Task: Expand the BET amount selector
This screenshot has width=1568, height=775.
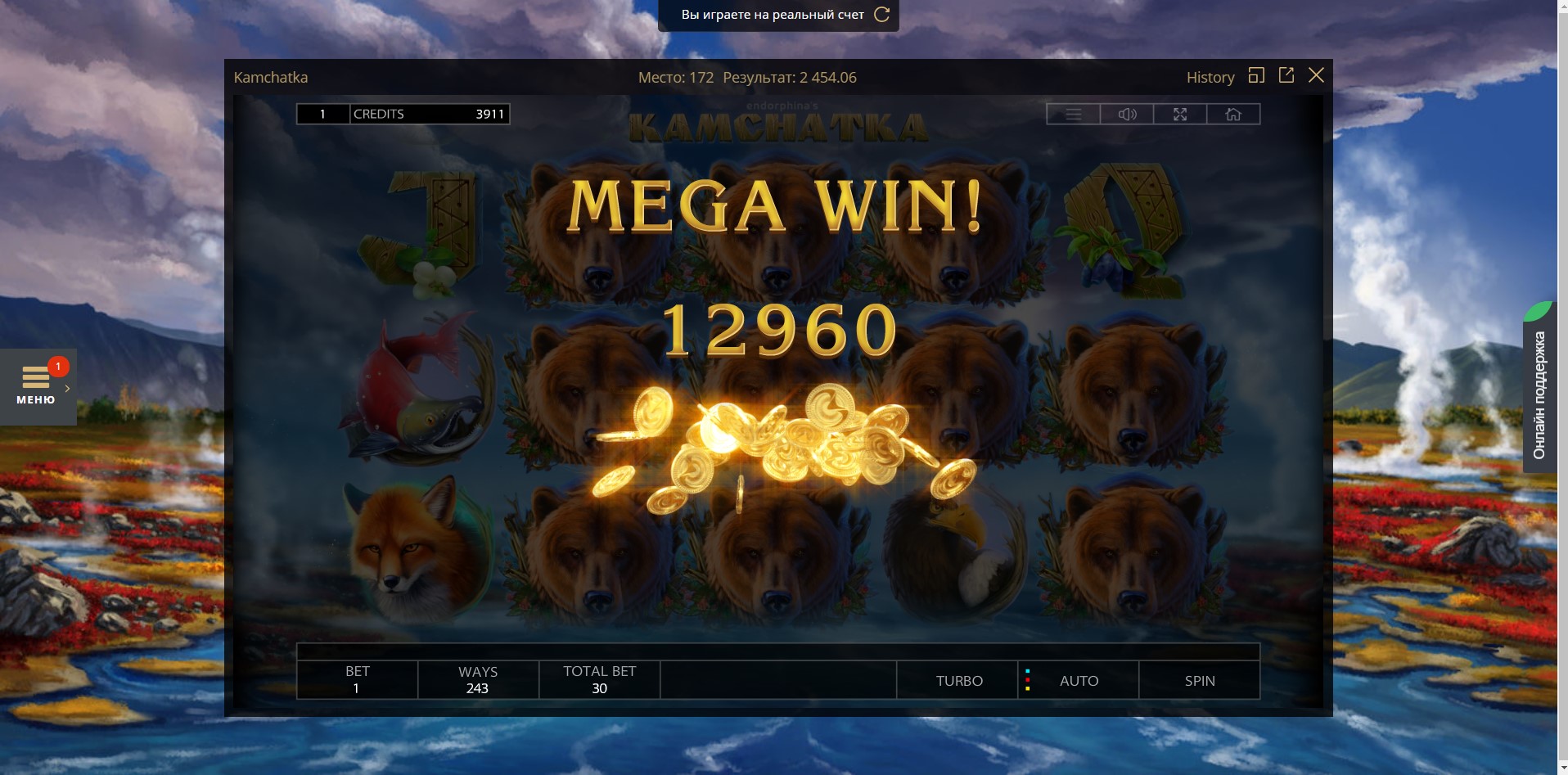Action: coord(356,680)
